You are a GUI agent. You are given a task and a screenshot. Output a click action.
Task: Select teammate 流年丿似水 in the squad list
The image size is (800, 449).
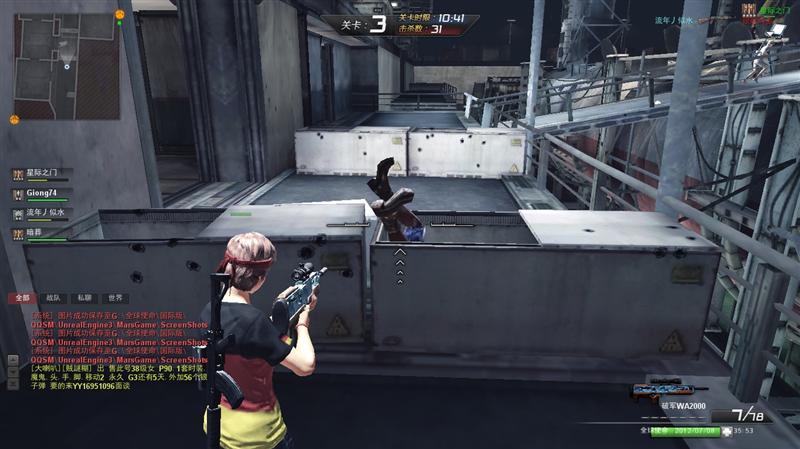pyautogui.click(x=48, y=213)
